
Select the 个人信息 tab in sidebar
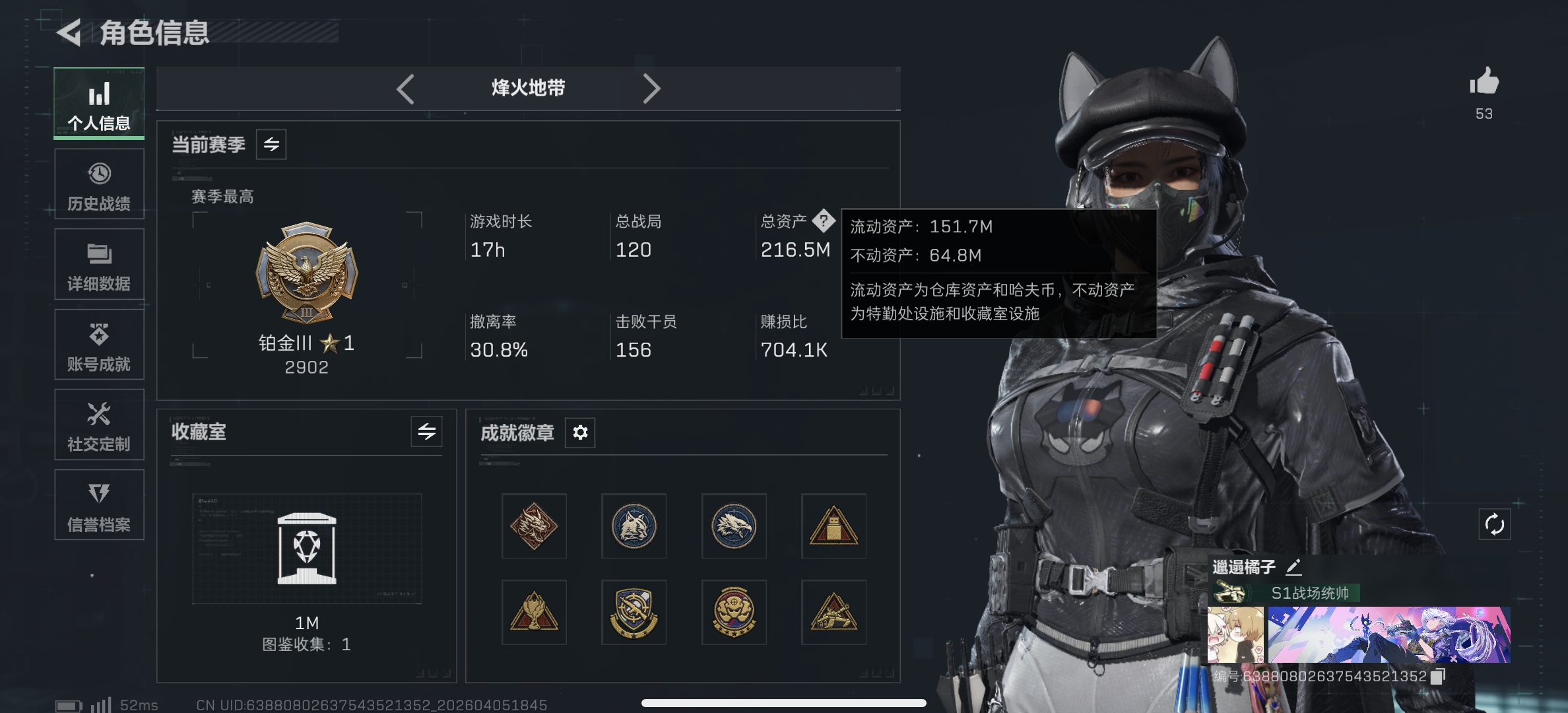tap(99, 103)
